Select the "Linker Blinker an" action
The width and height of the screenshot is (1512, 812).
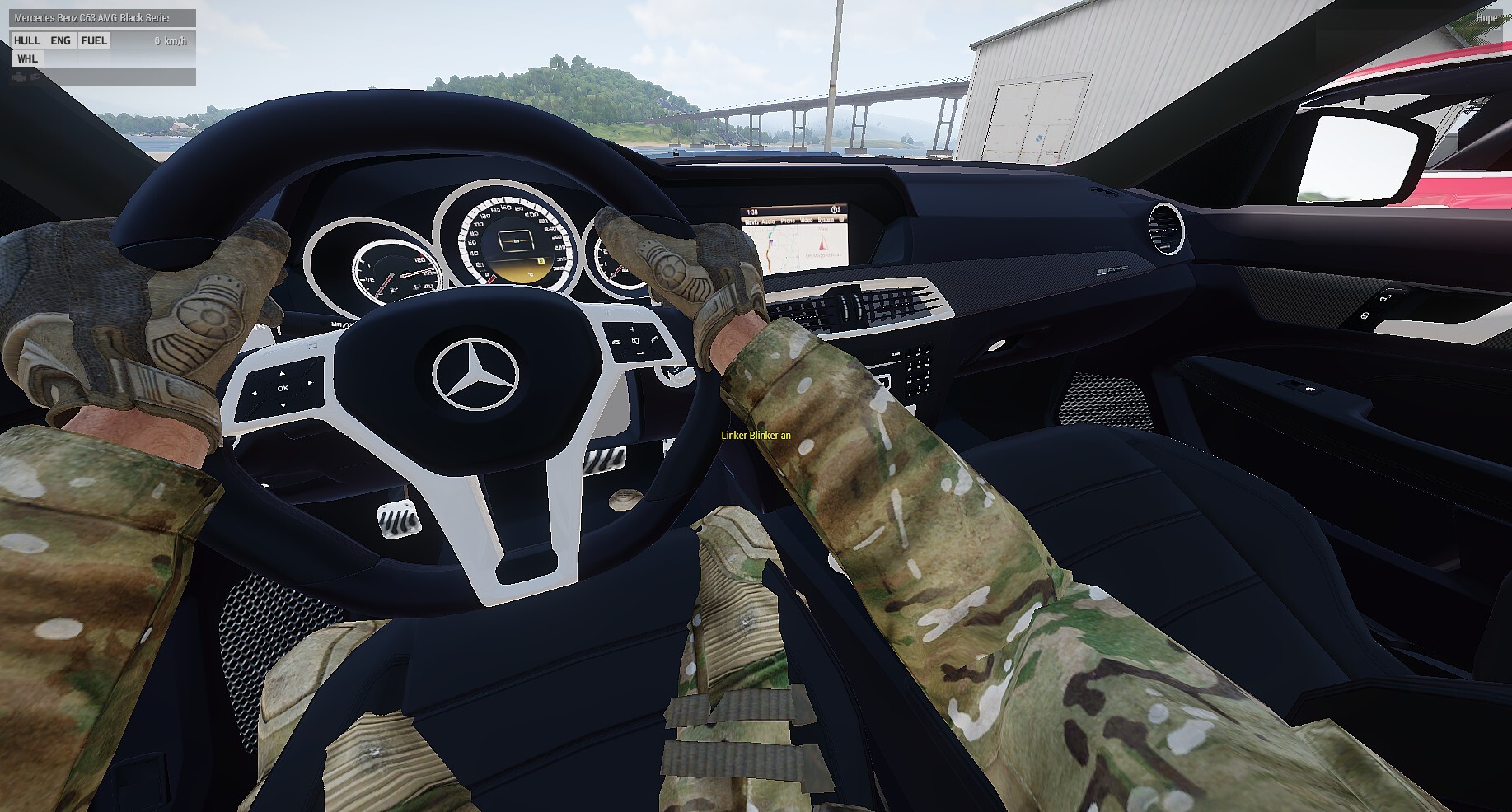[756, 436]
